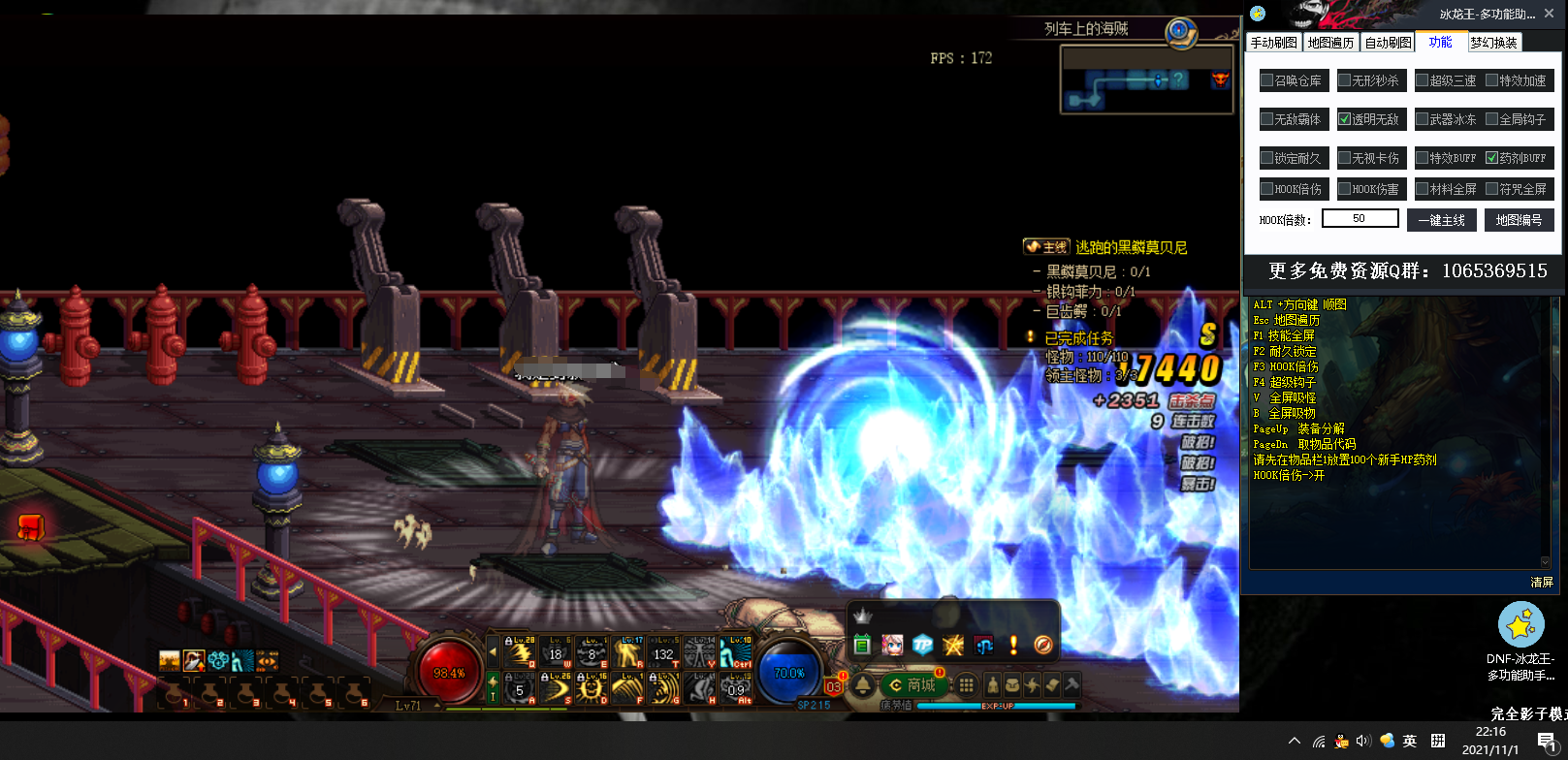Open the backpack inventory icon

tap(1012, 685)
